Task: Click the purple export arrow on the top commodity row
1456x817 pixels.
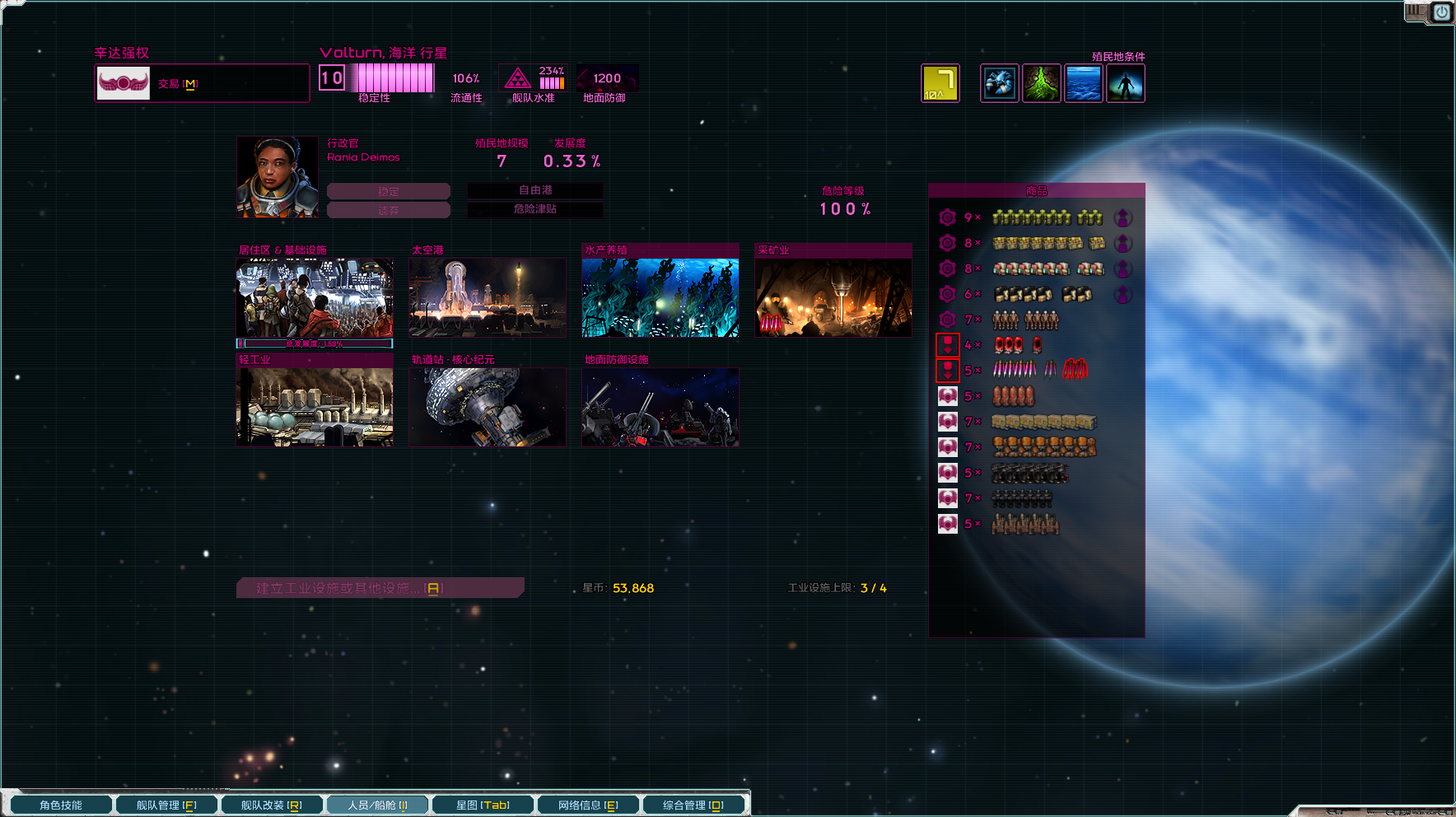Action: tap(1123, 217)
